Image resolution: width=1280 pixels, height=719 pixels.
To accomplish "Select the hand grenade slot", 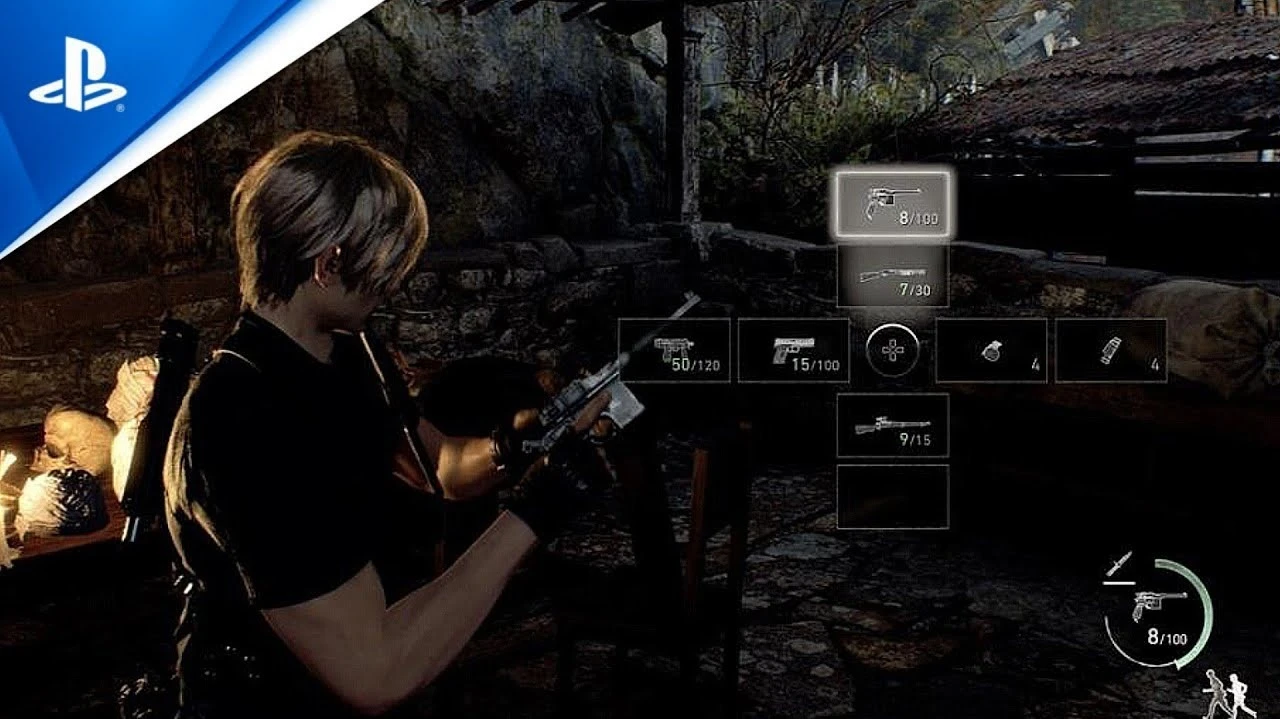I will tap(991, 350).
